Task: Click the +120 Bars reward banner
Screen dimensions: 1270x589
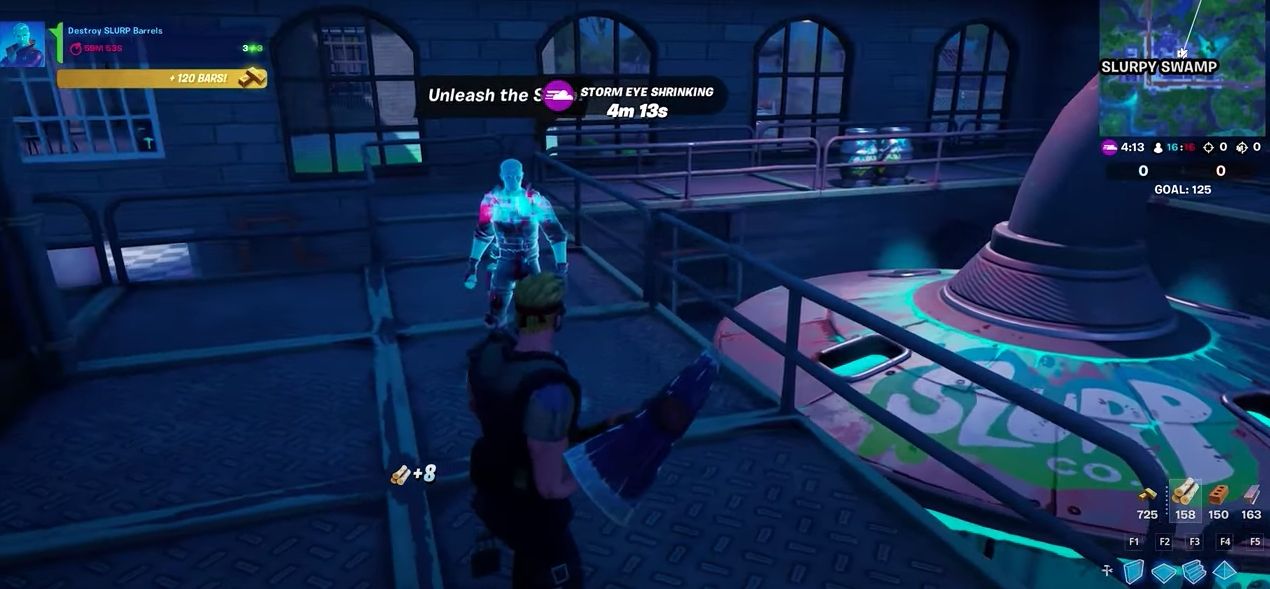Action: click(160, 78)
